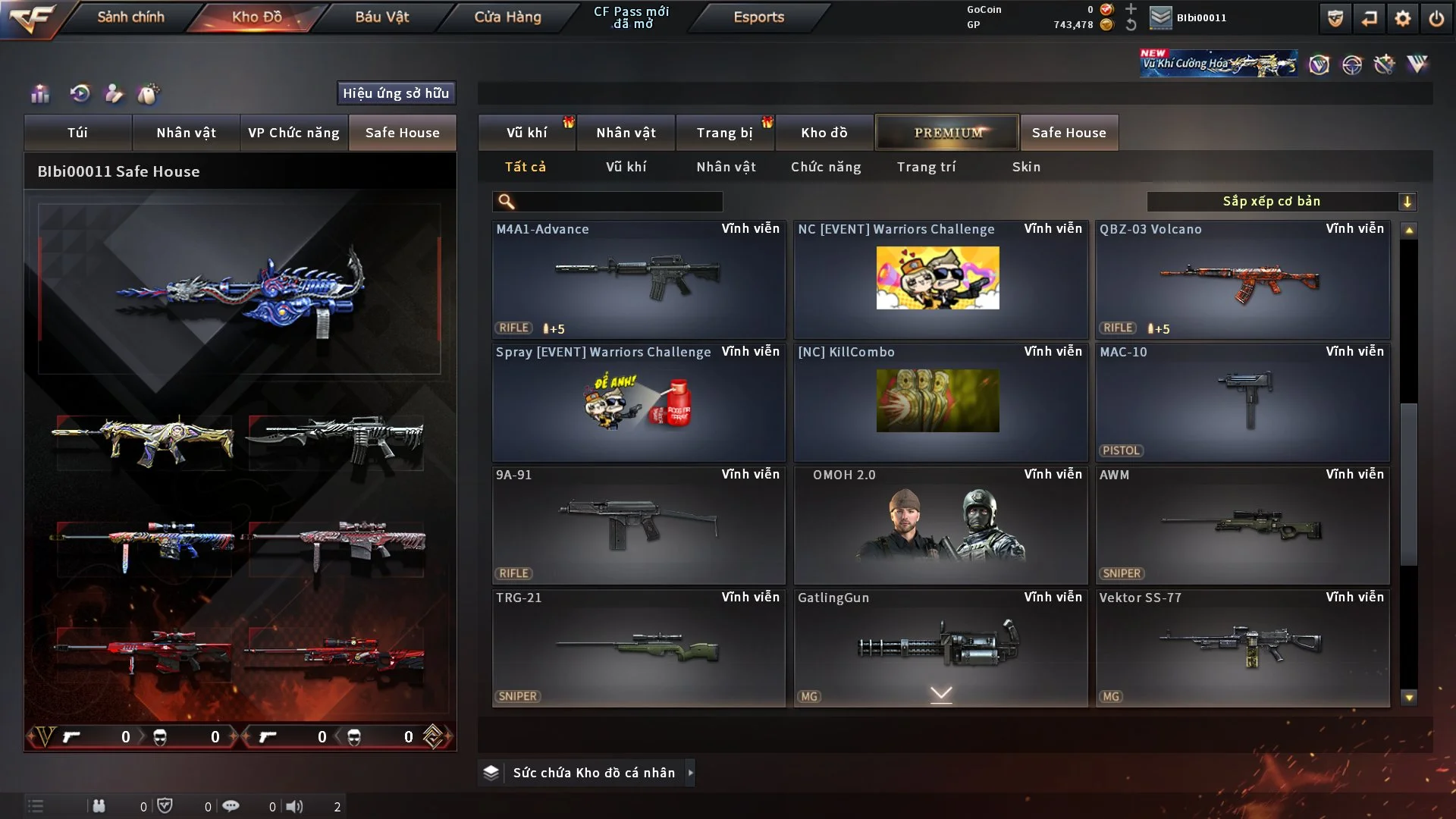This screenshot has width=1456, height=819.
Task: Open the Sắp xếp cơ bản sort dropdown
Action: click(1281, 201)
